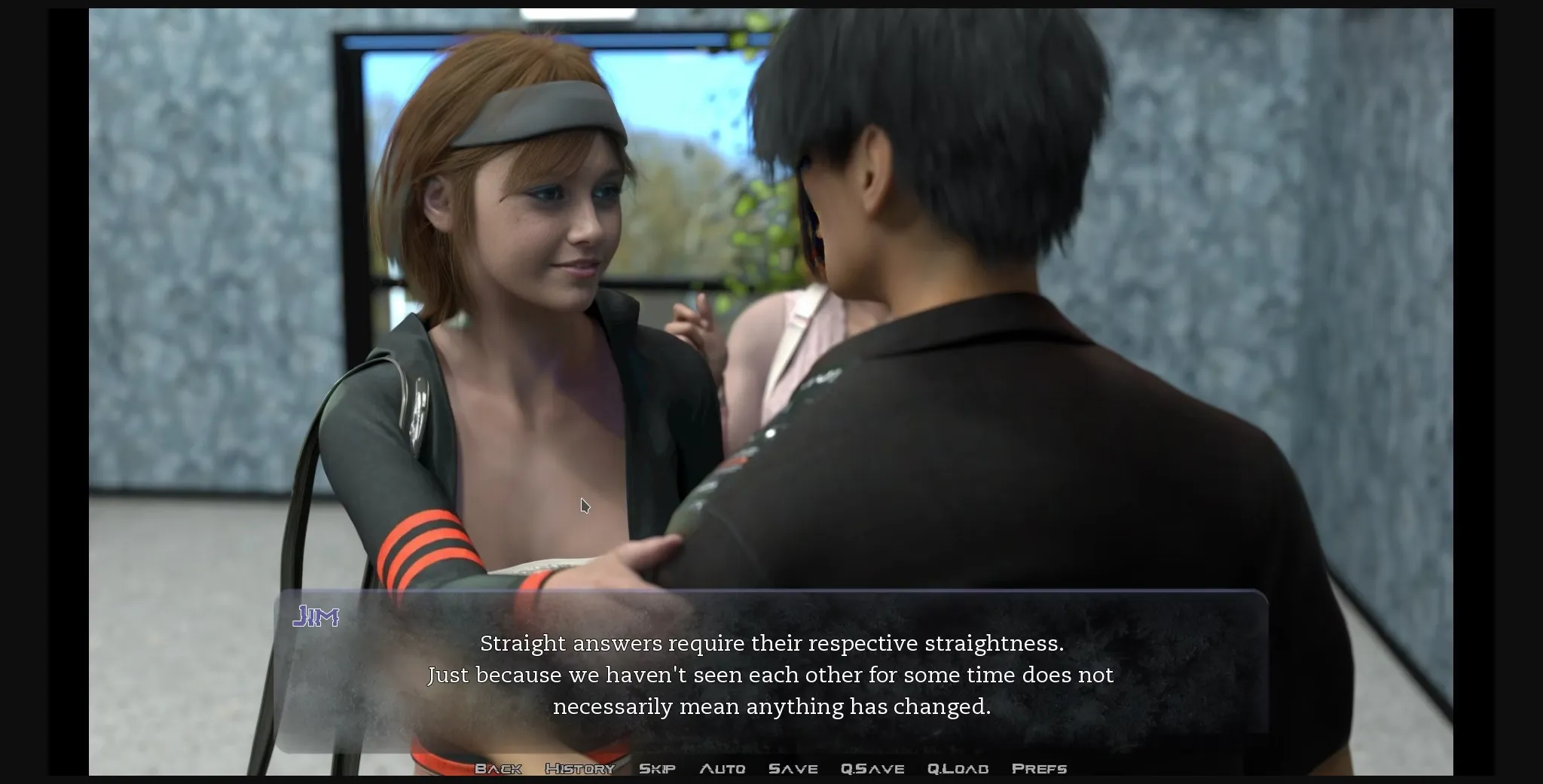Choose Q.Load to quick load
This screenshot has width=1543, height=784.
[958, 769]
